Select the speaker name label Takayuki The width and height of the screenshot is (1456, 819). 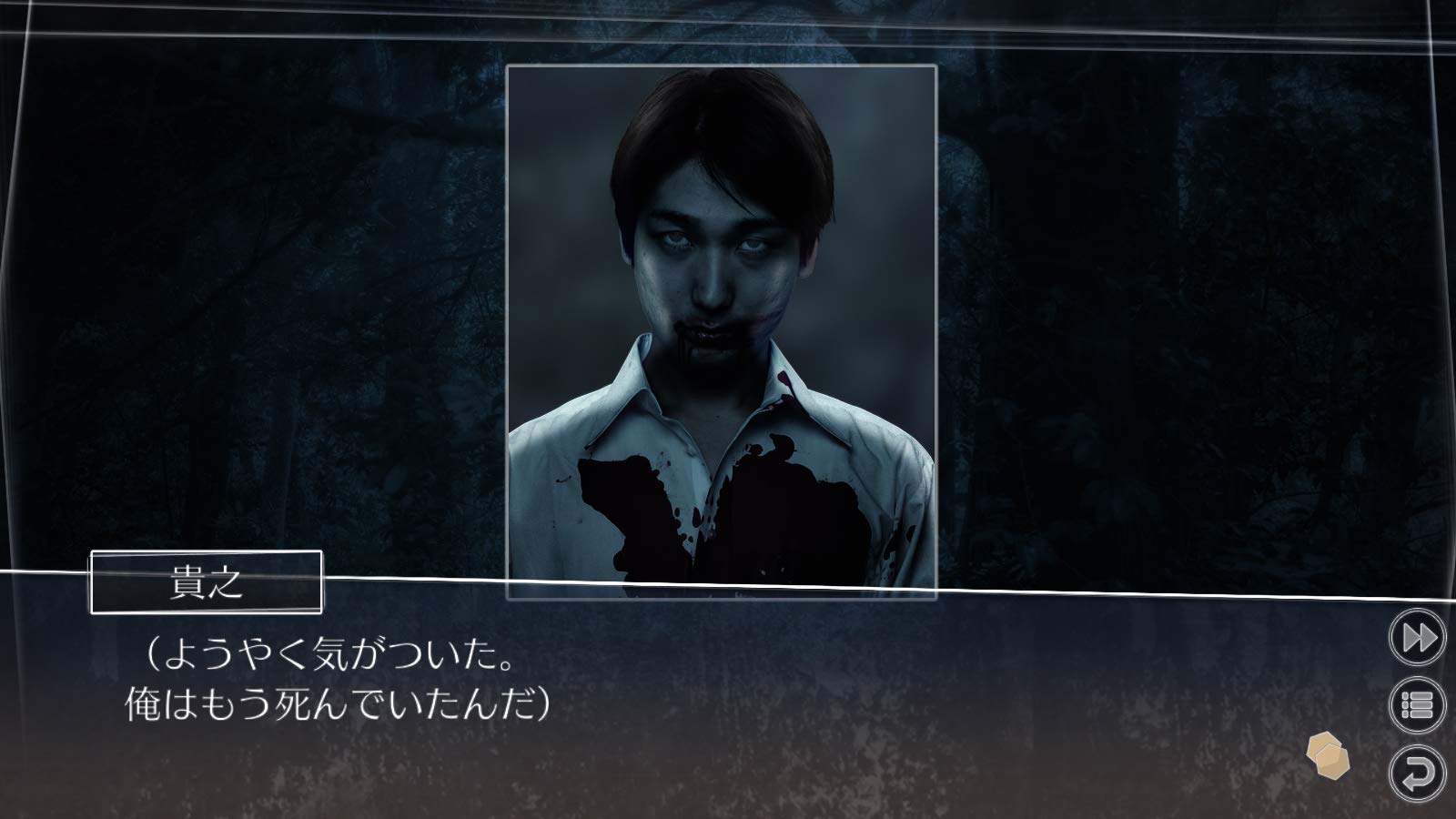click(x=207, y=581)
